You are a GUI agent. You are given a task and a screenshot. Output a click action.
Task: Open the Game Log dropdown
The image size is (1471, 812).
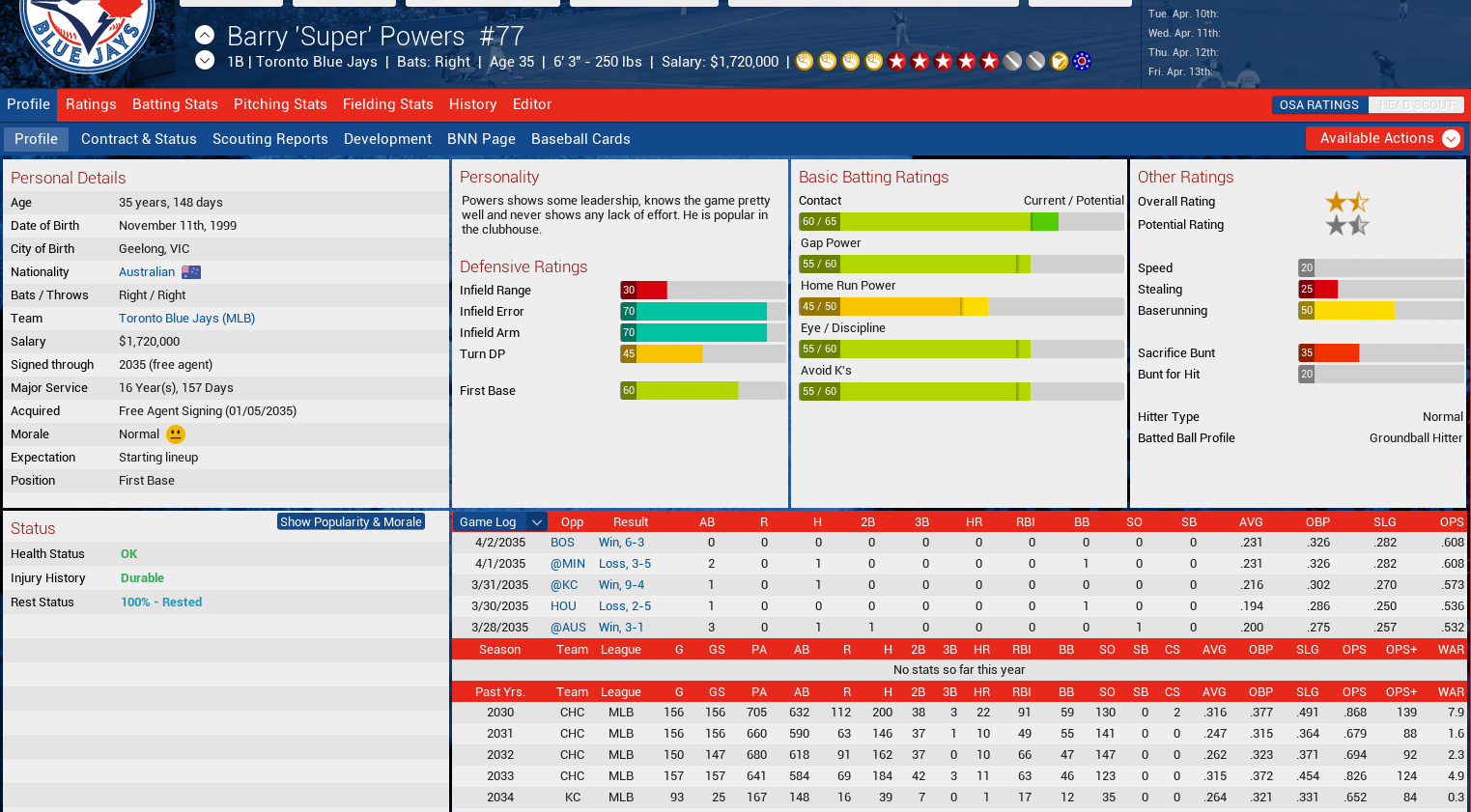[500, 522]
